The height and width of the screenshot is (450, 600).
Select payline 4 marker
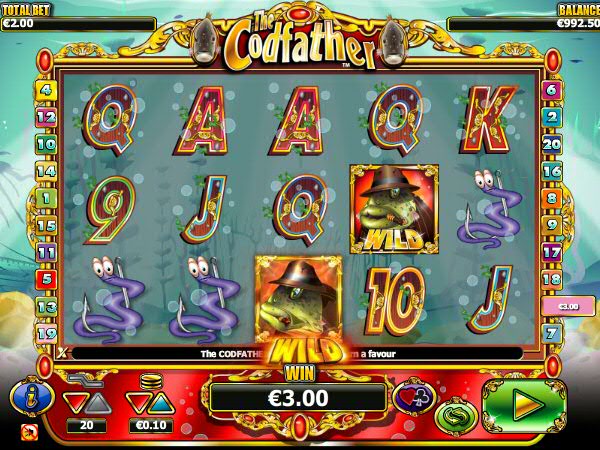(44, 89)
